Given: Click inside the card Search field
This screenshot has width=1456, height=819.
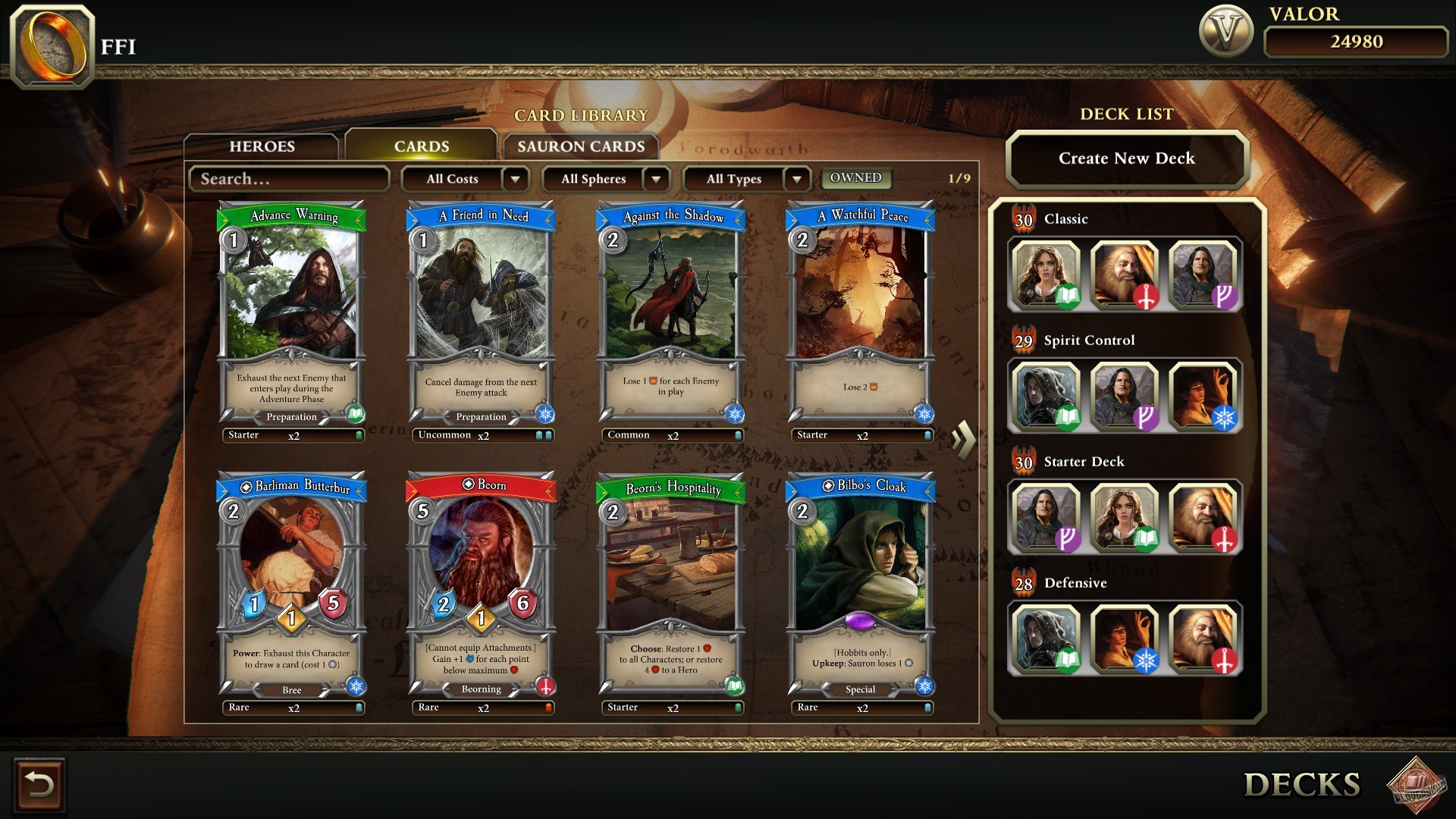Looking at the screenshot, I should click(290, 179).
